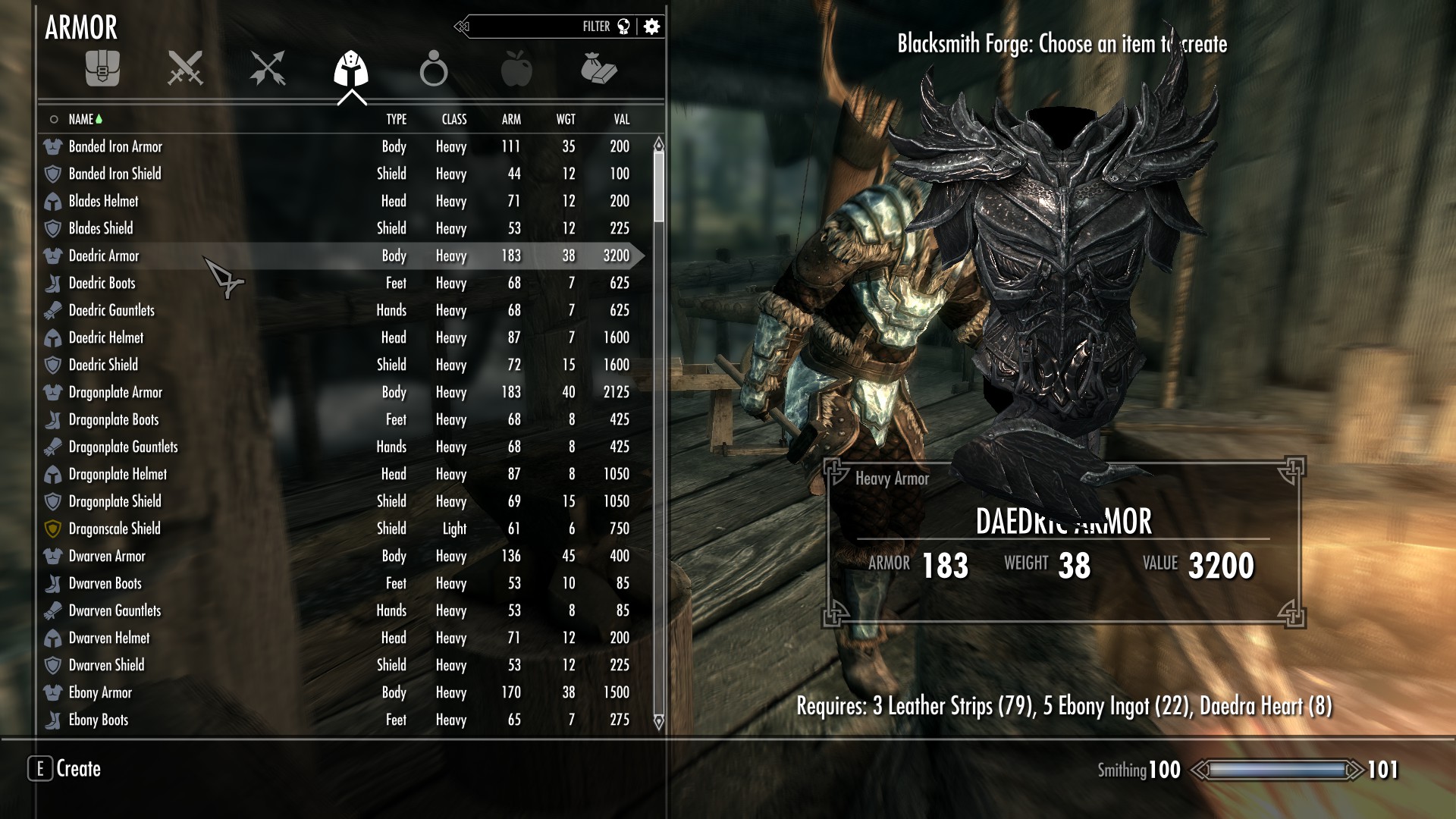
Task: Switch to the crossed swords weapons tab
Action: click(185, 68)
